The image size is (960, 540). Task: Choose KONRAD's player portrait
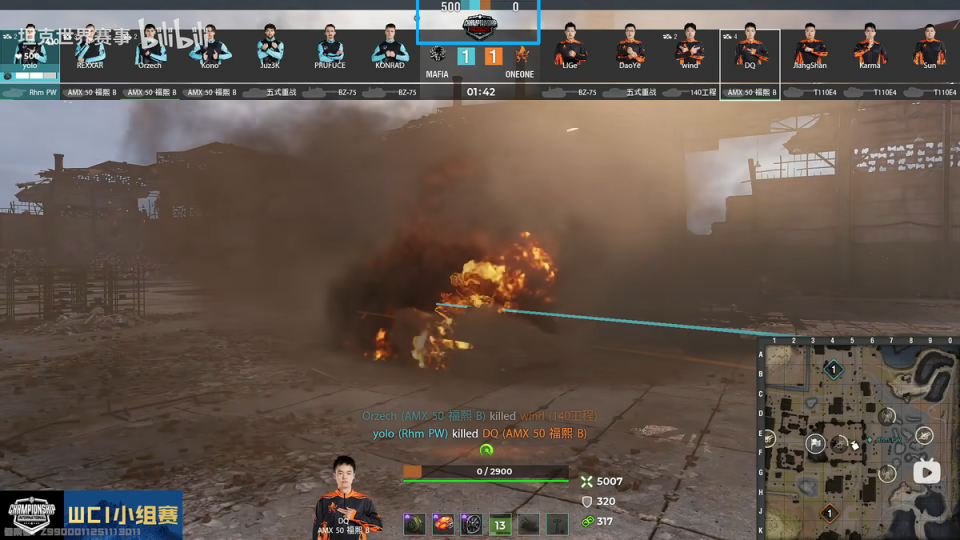(390, 47)
